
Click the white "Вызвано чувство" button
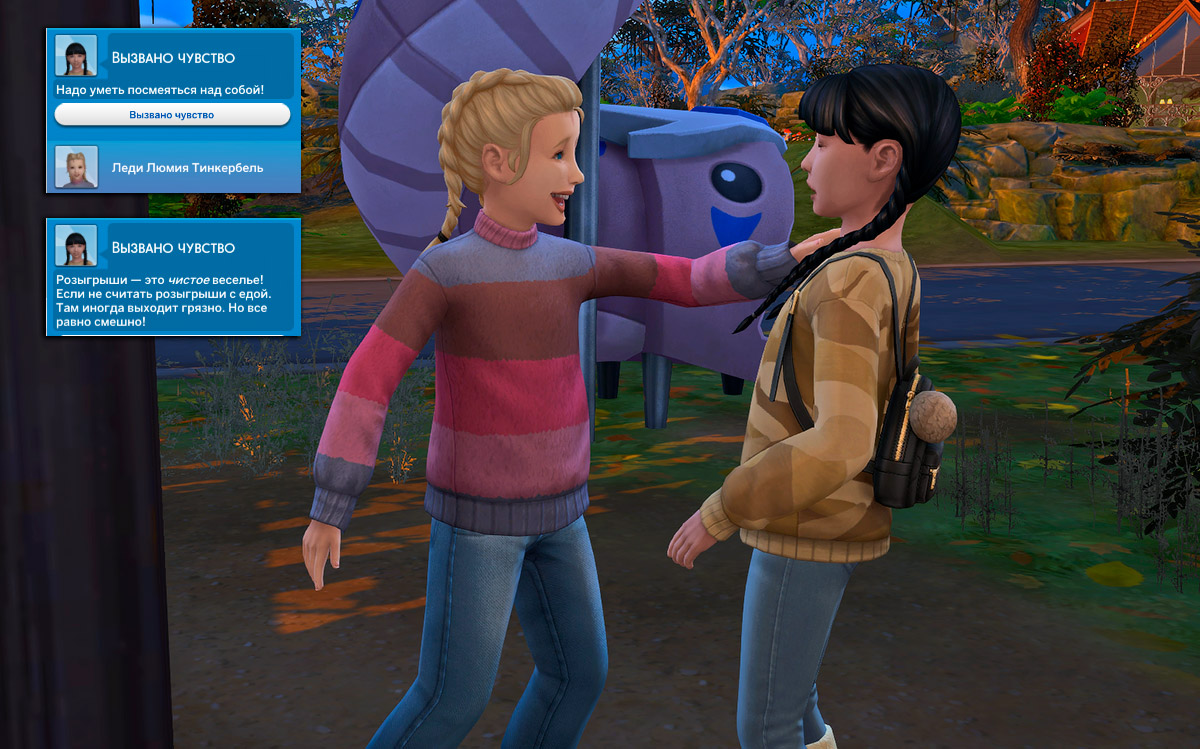point(172,115)
